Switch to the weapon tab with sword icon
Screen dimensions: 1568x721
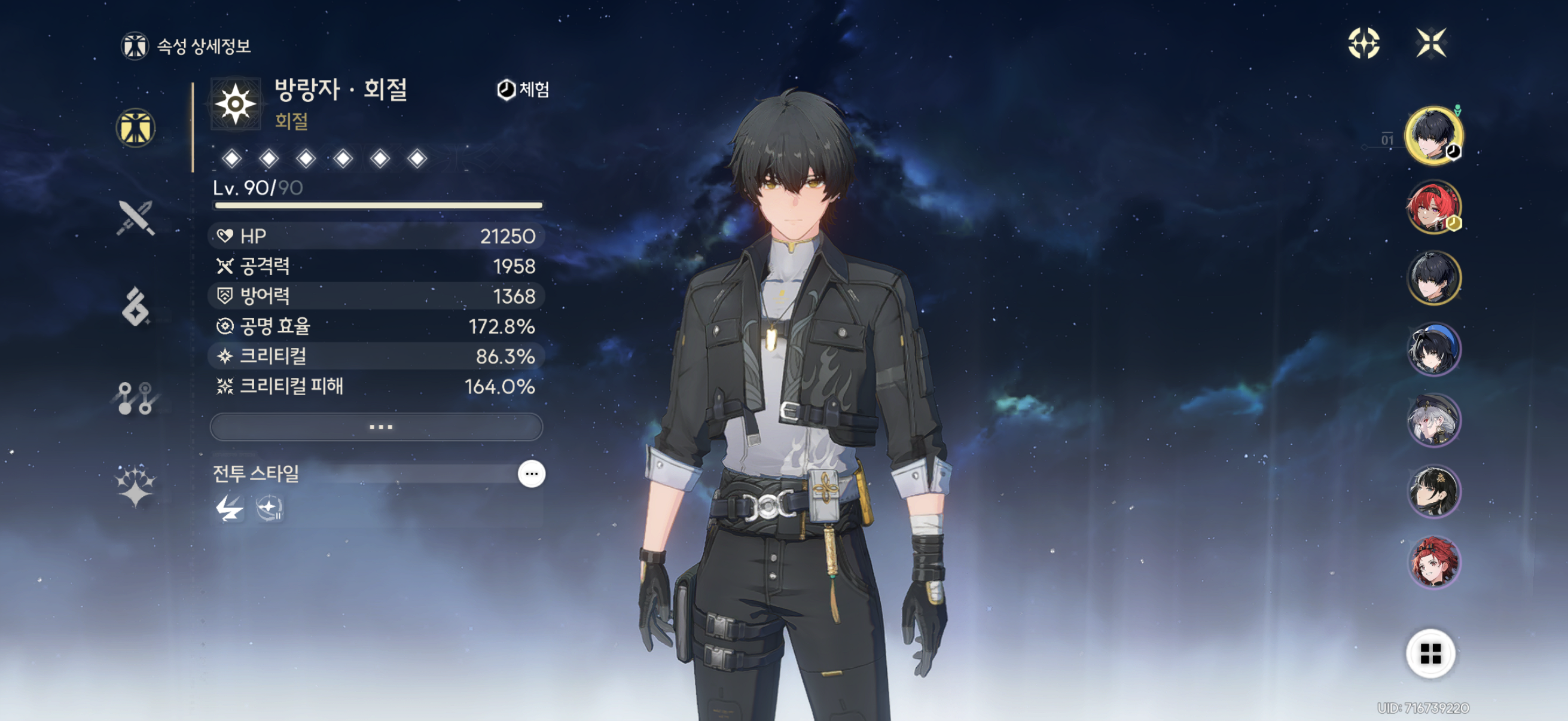coord(136,217)
